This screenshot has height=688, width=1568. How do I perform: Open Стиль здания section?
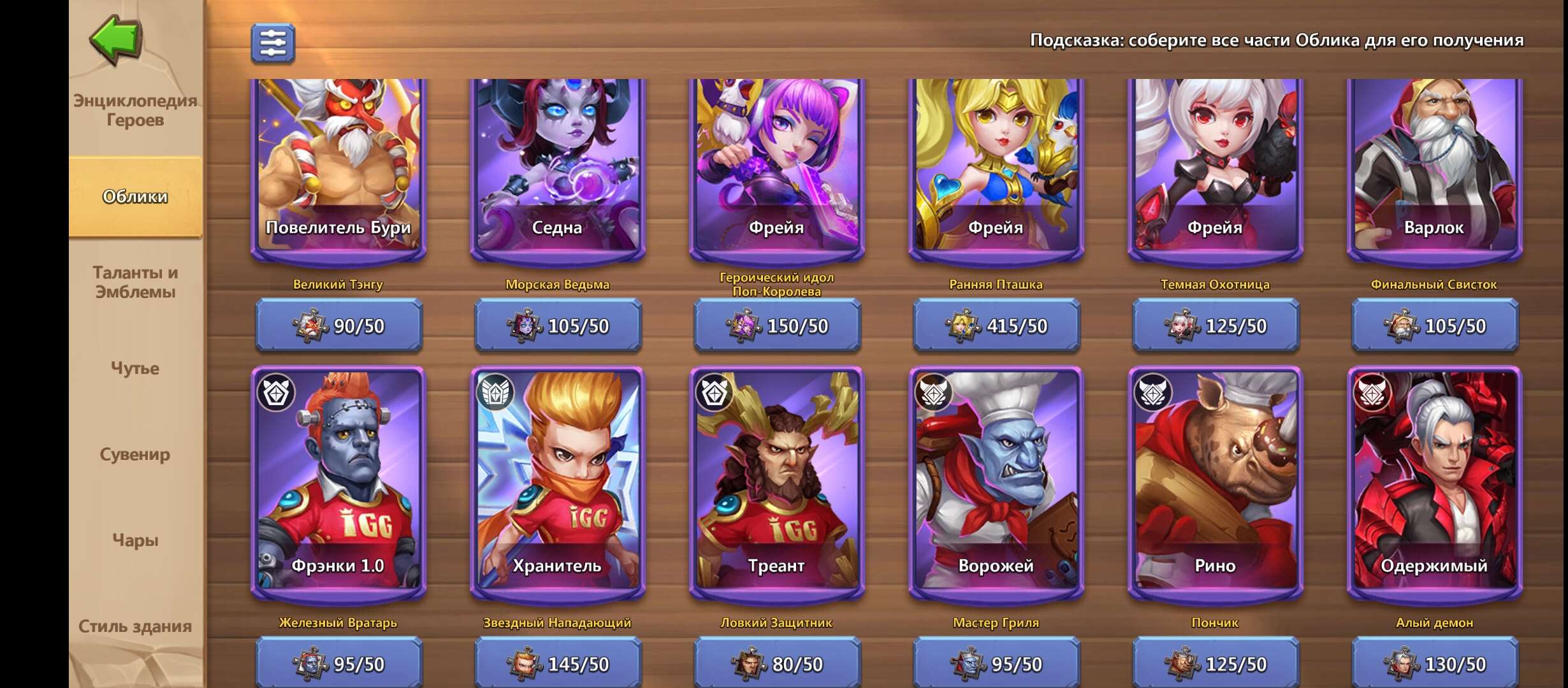click(x=136, y=626)
